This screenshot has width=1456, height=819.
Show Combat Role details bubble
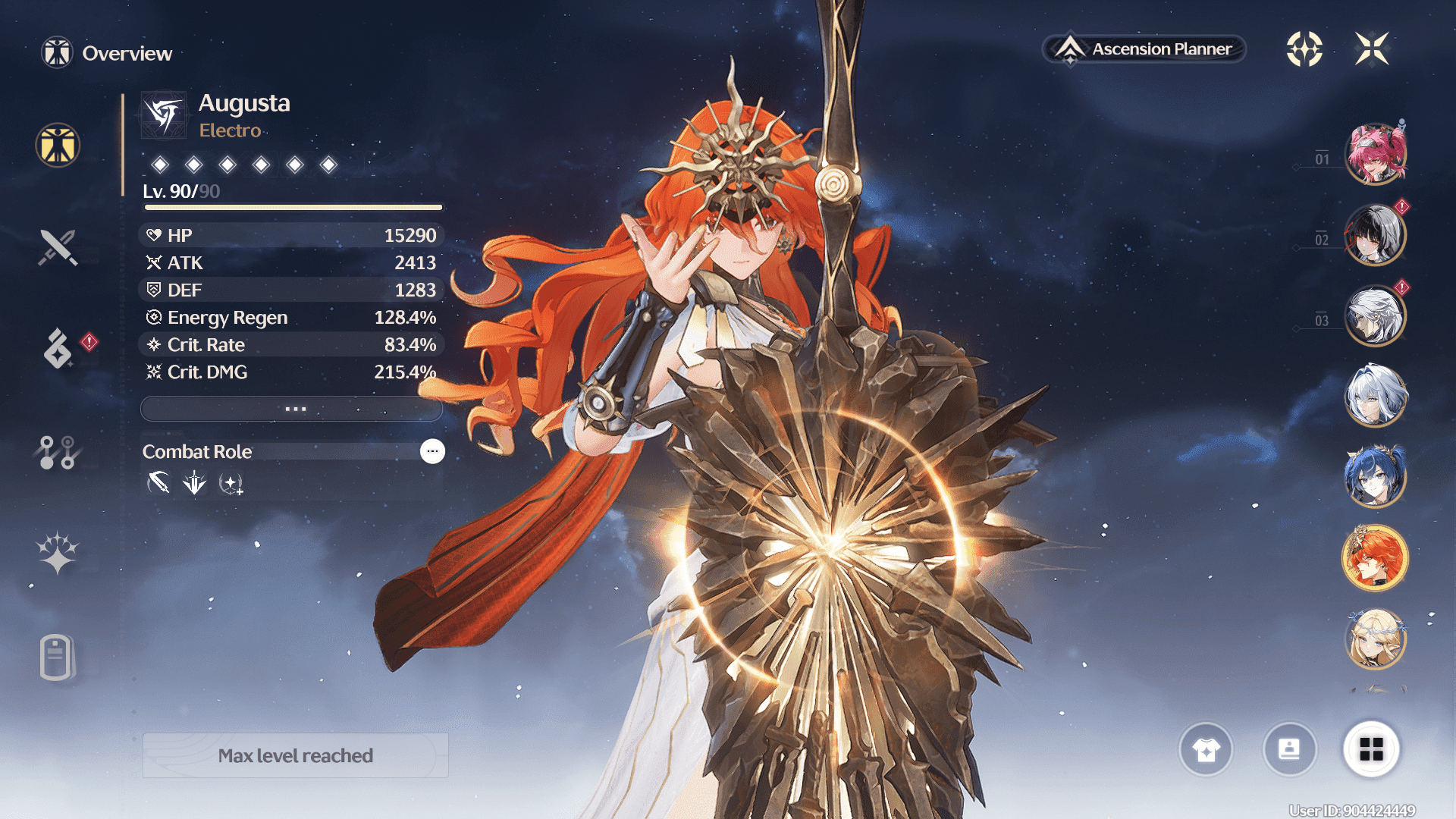coord(432,451)
